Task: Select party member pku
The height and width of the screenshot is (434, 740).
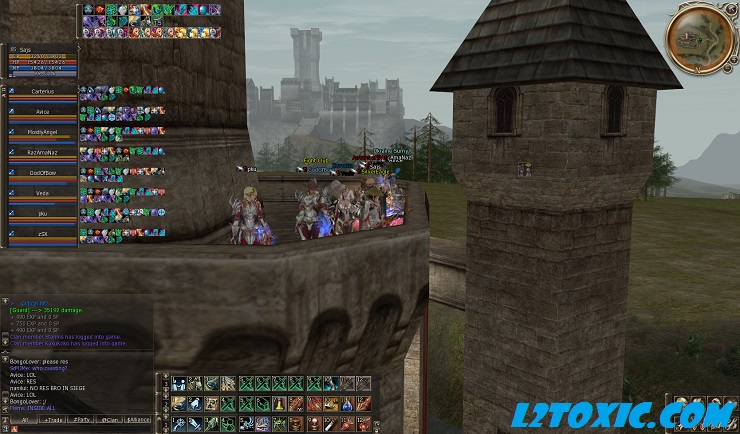Action: click(x=42, y=214)
